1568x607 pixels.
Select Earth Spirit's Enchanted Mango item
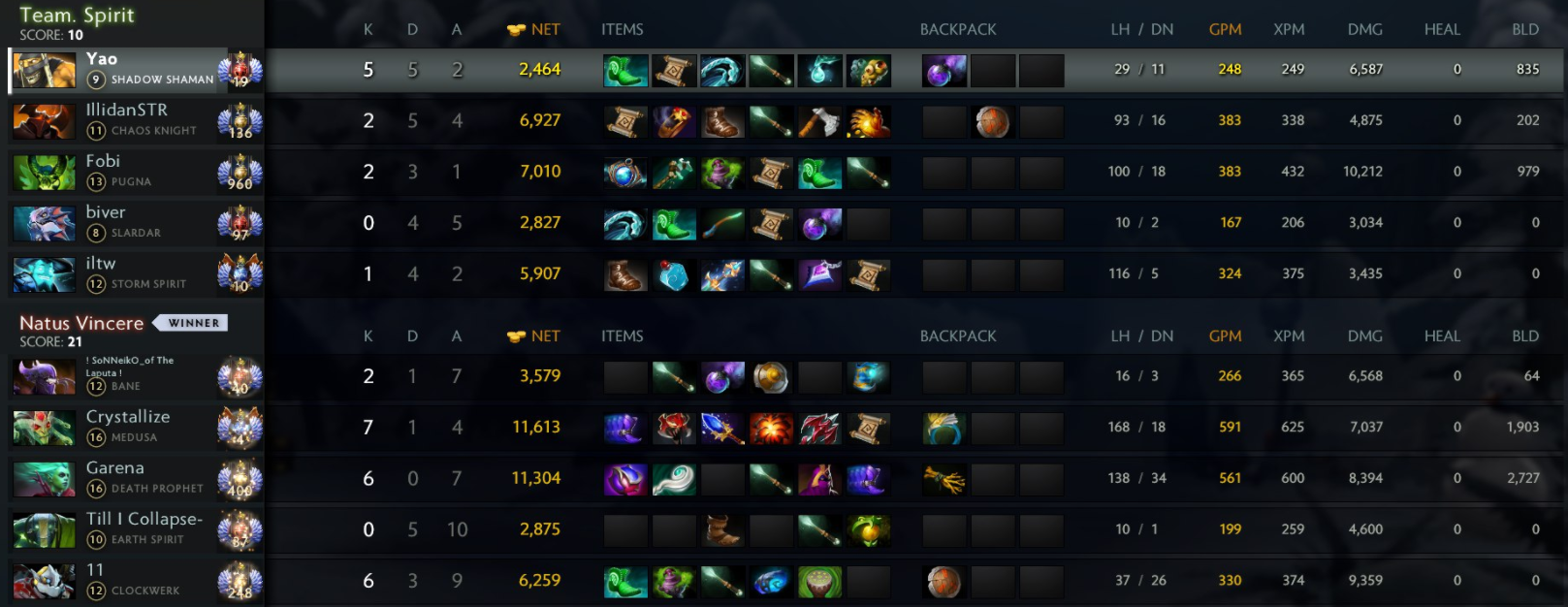click(869, 530)
